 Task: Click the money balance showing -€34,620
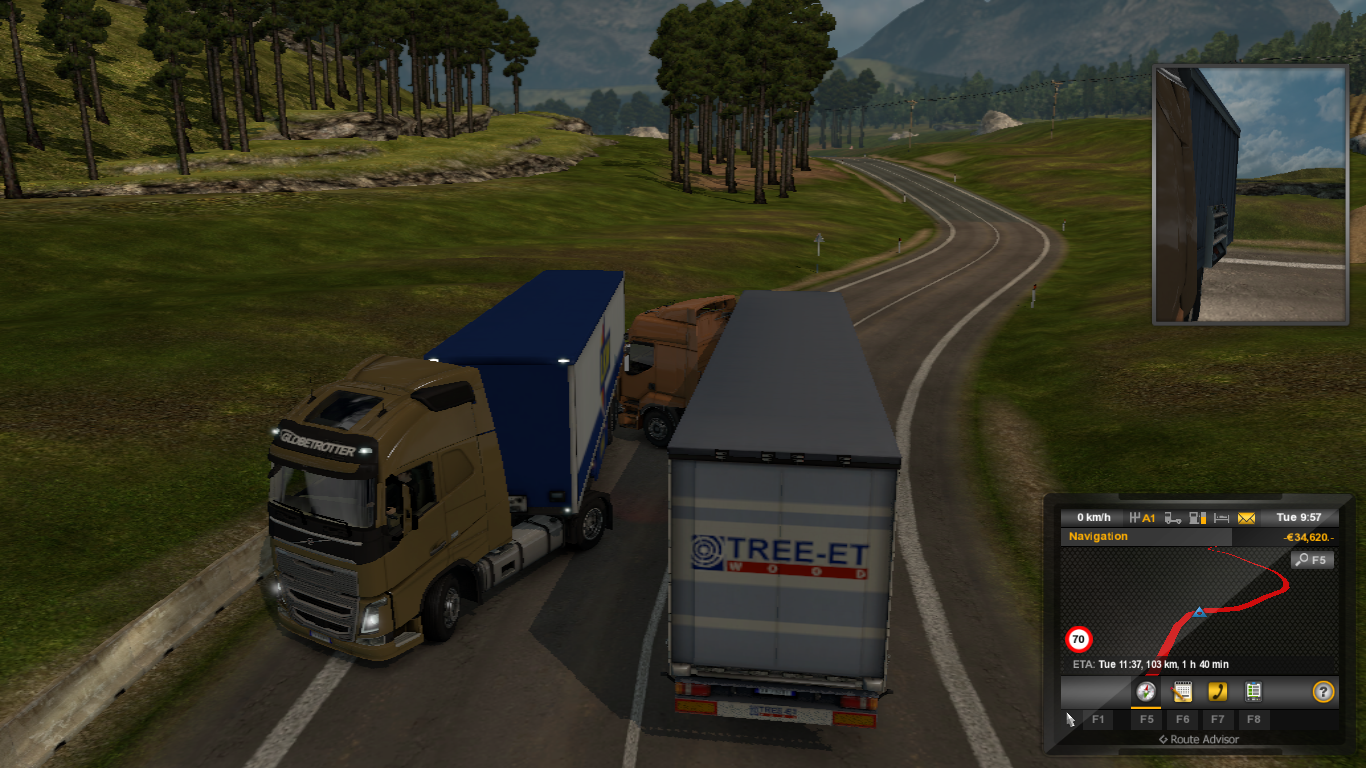[x=1308, y=538]
